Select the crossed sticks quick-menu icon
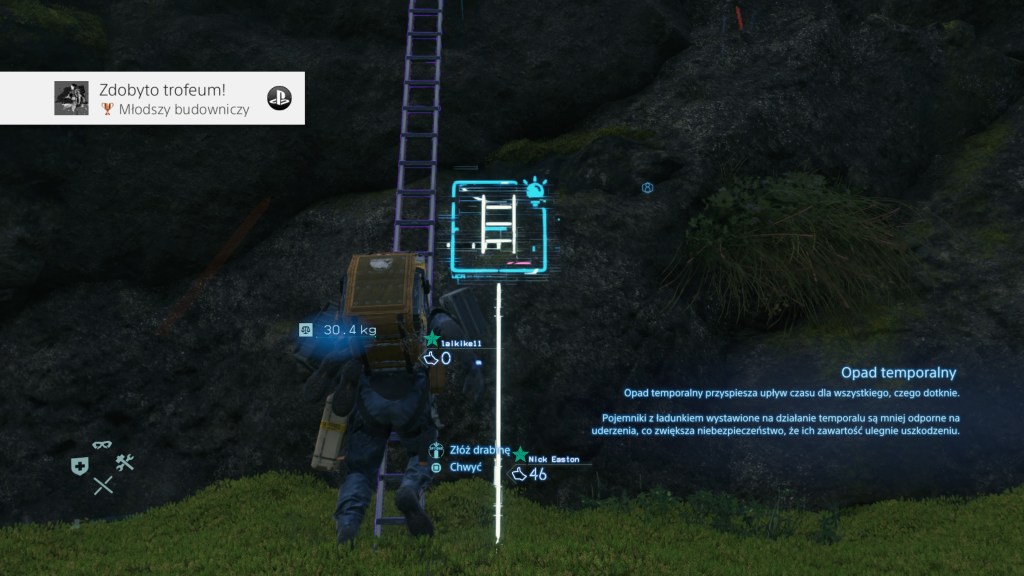 tap(103, 486)
